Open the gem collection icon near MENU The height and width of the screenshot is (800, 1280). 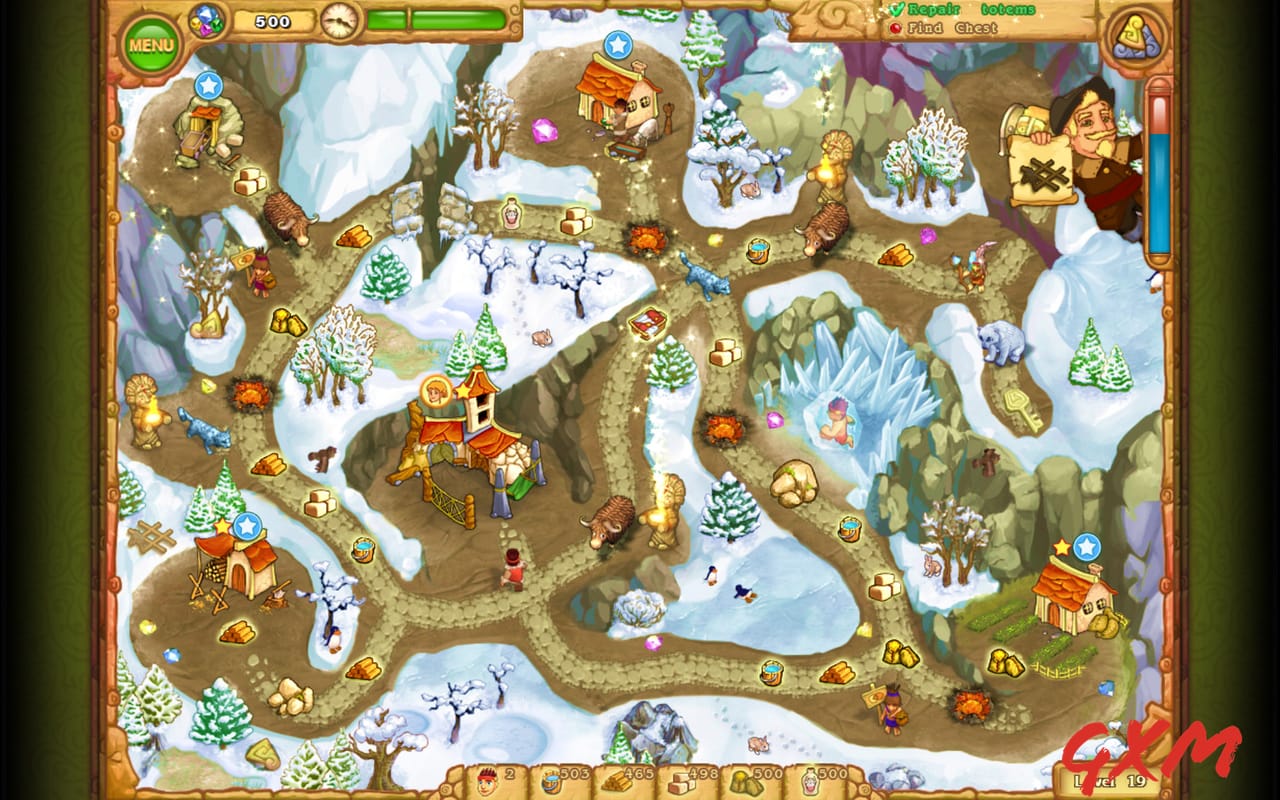coord(207,22)
